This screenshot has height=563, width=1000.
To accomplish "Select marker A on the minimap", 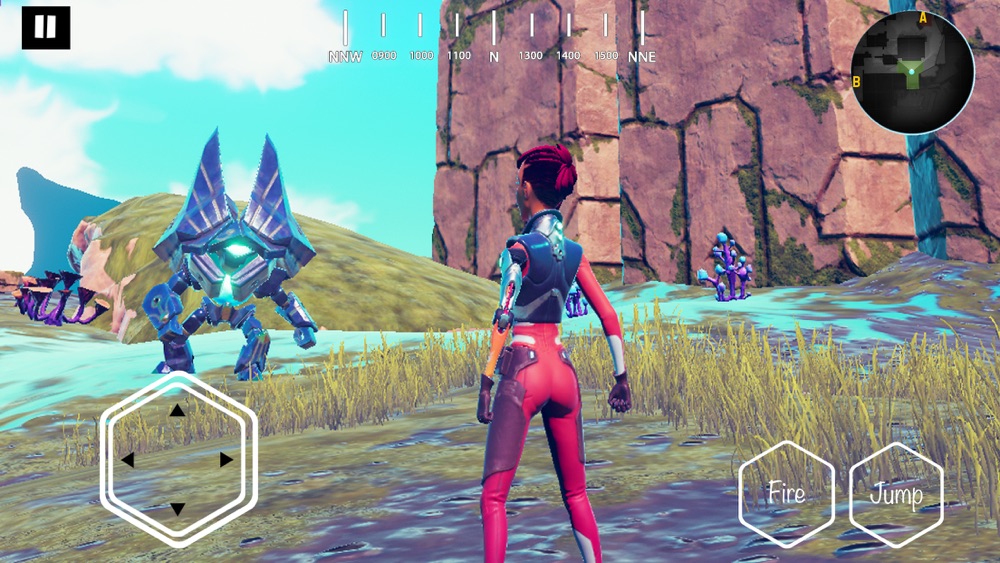I will (x=922, y=18).
